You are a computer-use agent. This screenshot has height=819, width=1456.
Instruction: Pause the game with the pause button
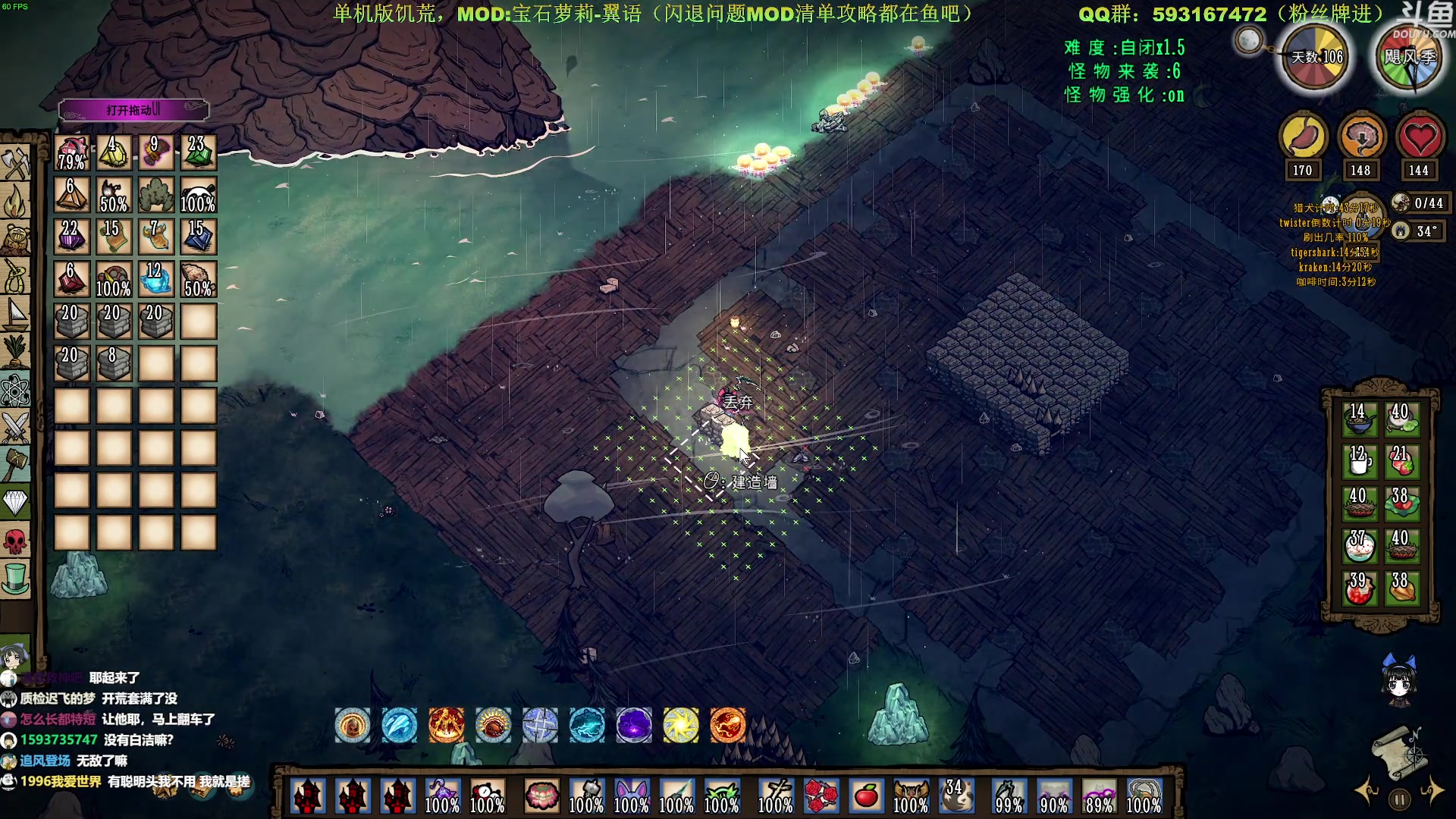pyautogui.click(x=1400, y=799)
